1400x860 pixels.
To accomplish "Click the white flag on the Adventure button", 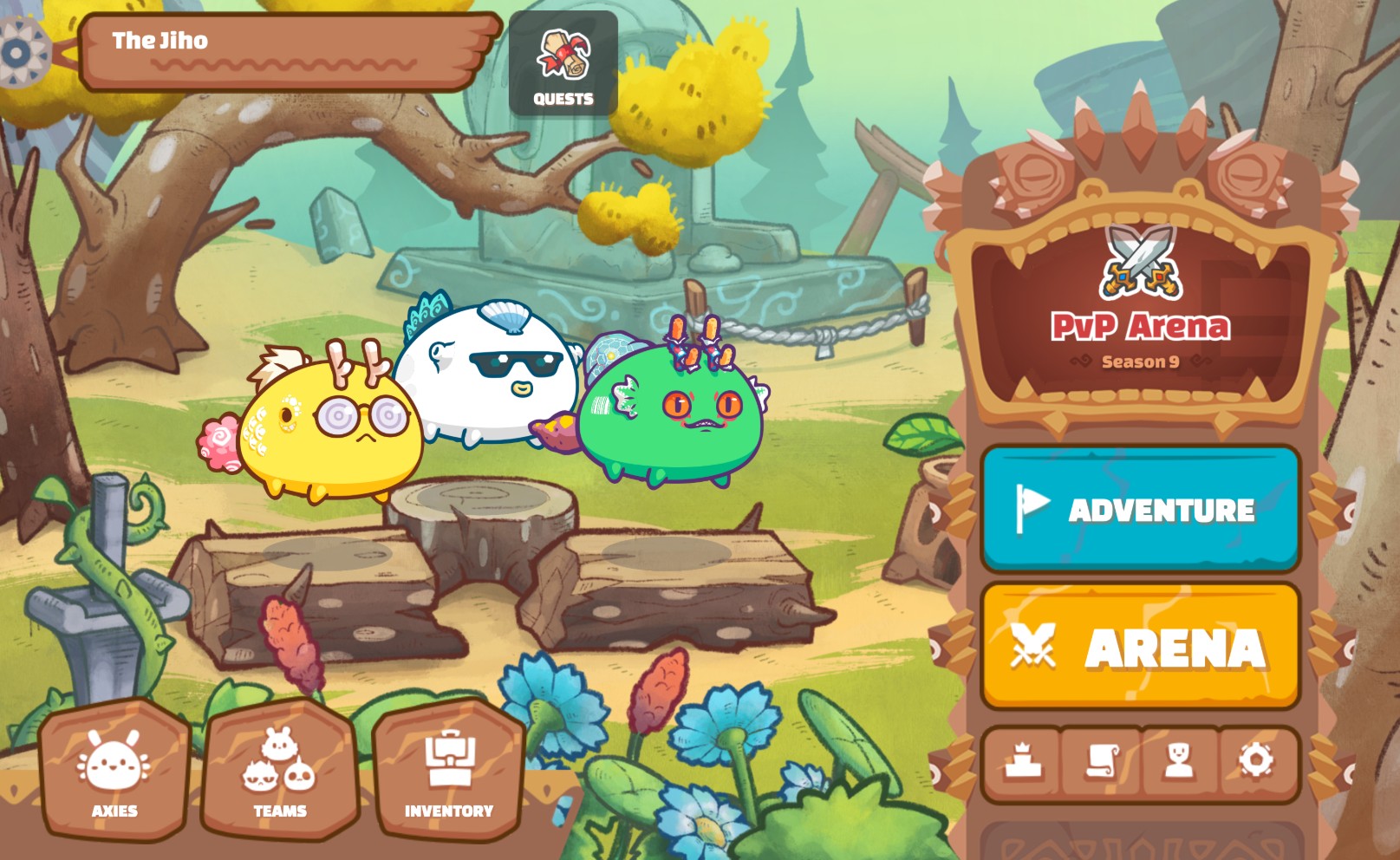I will [x=1032, y=510].
